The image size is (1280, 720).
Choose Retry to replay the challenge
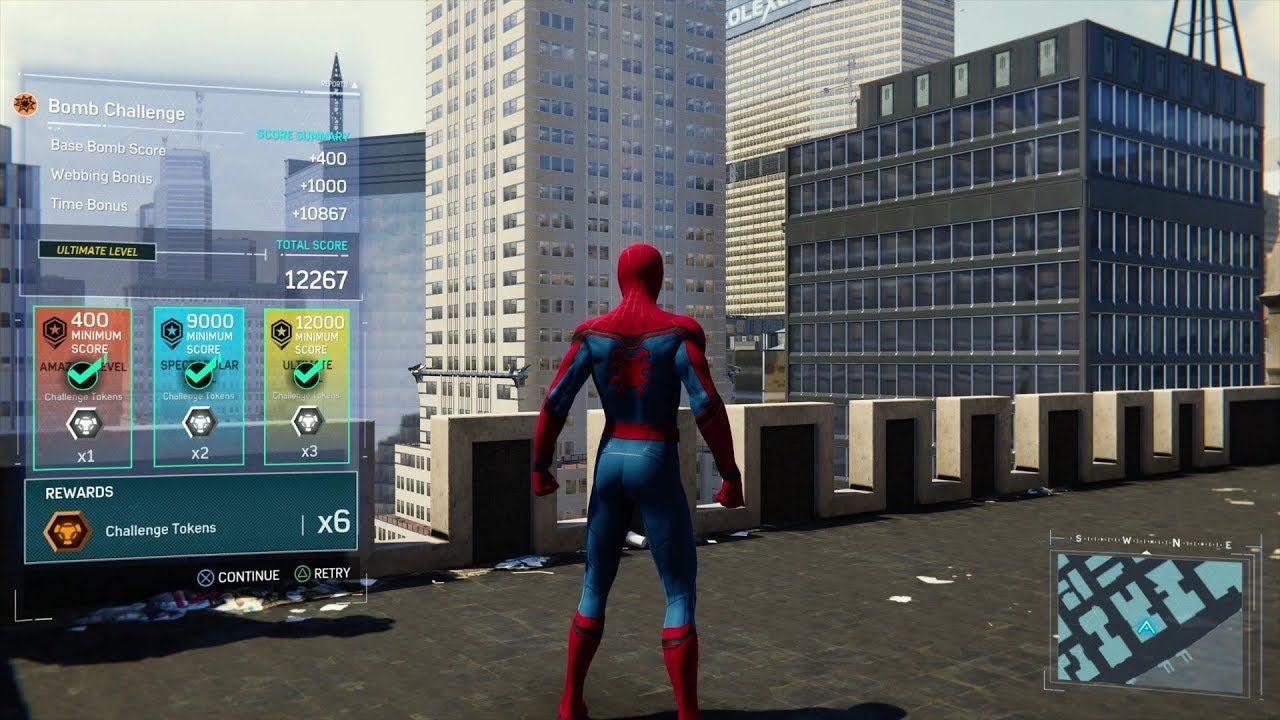(322, 574)
